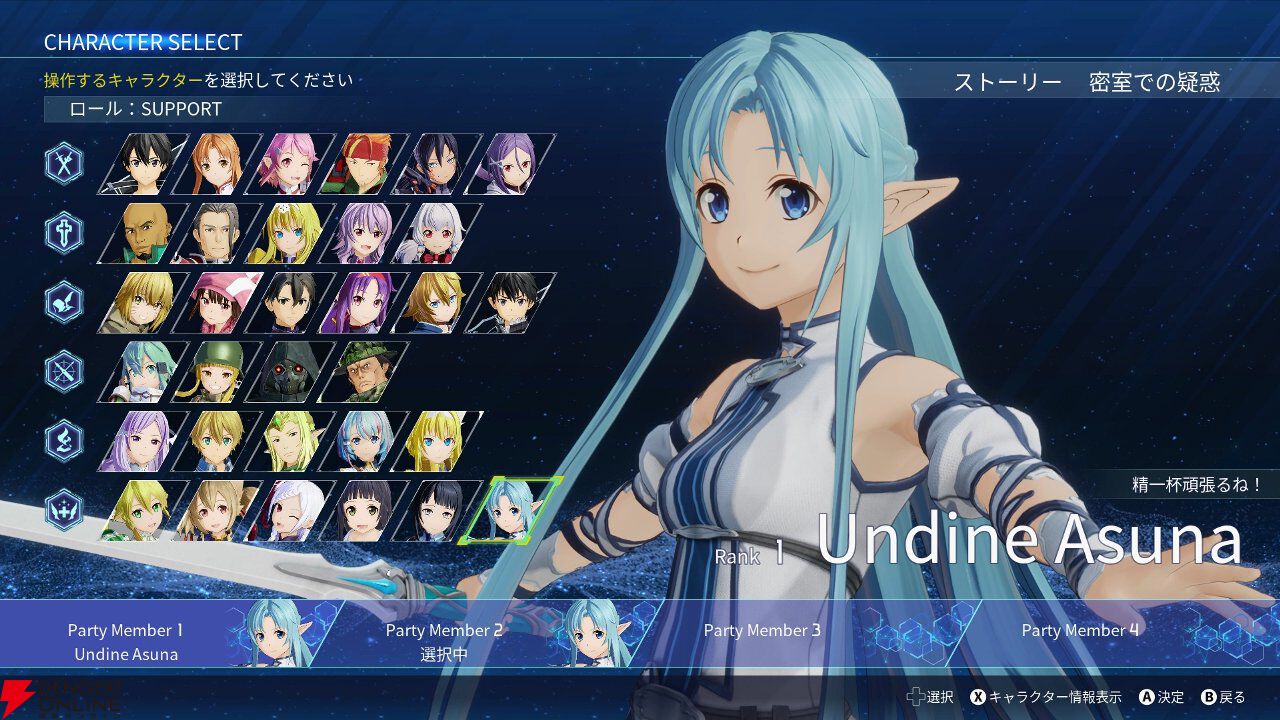Viewport: 1280px width, 720px height.
Task: Select the sword-and-shield tank role icon
Action: click(x=62, y=231)
